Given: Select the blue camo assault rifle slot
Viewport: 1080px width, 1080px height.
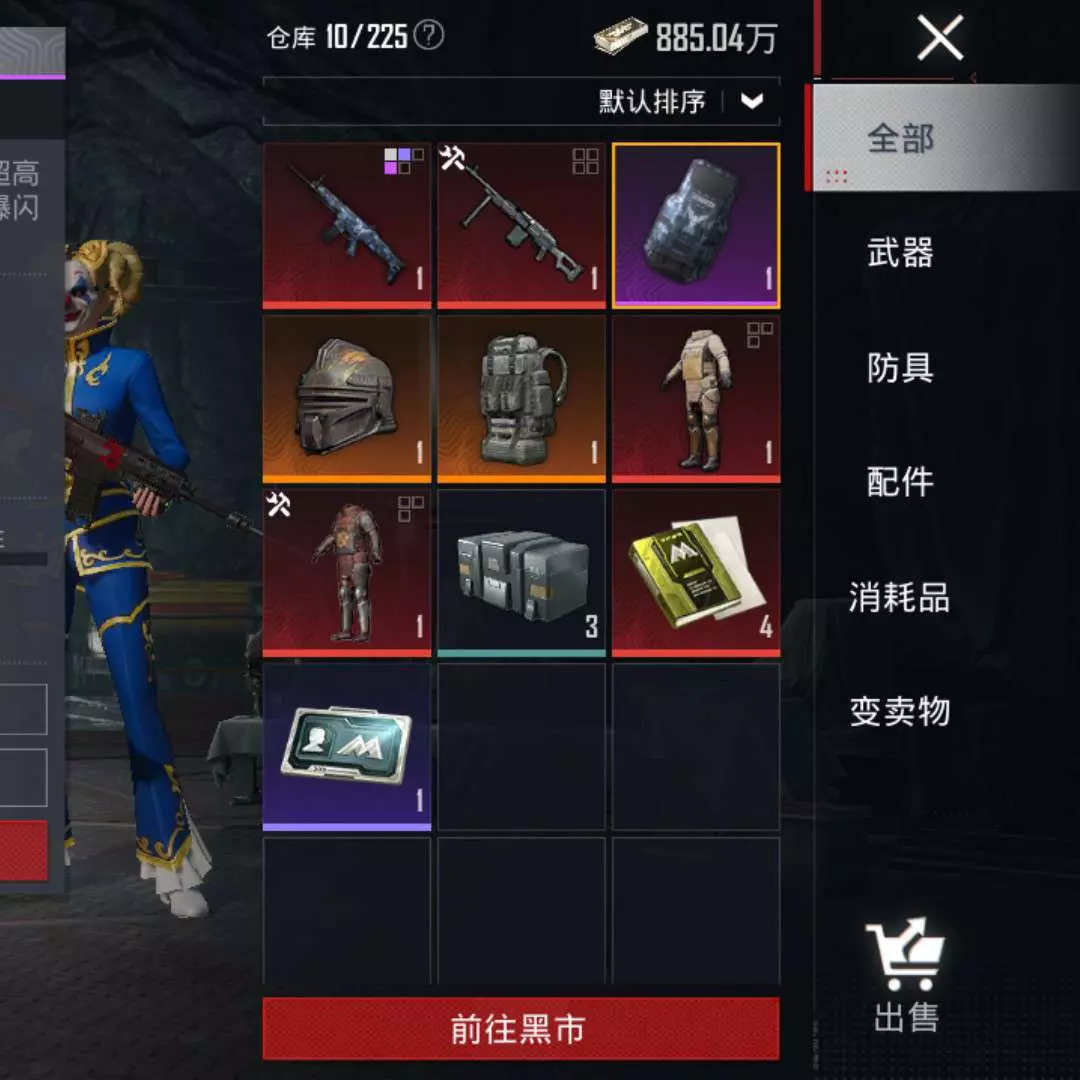Looking at the screenshot, I should coord(347,225).
